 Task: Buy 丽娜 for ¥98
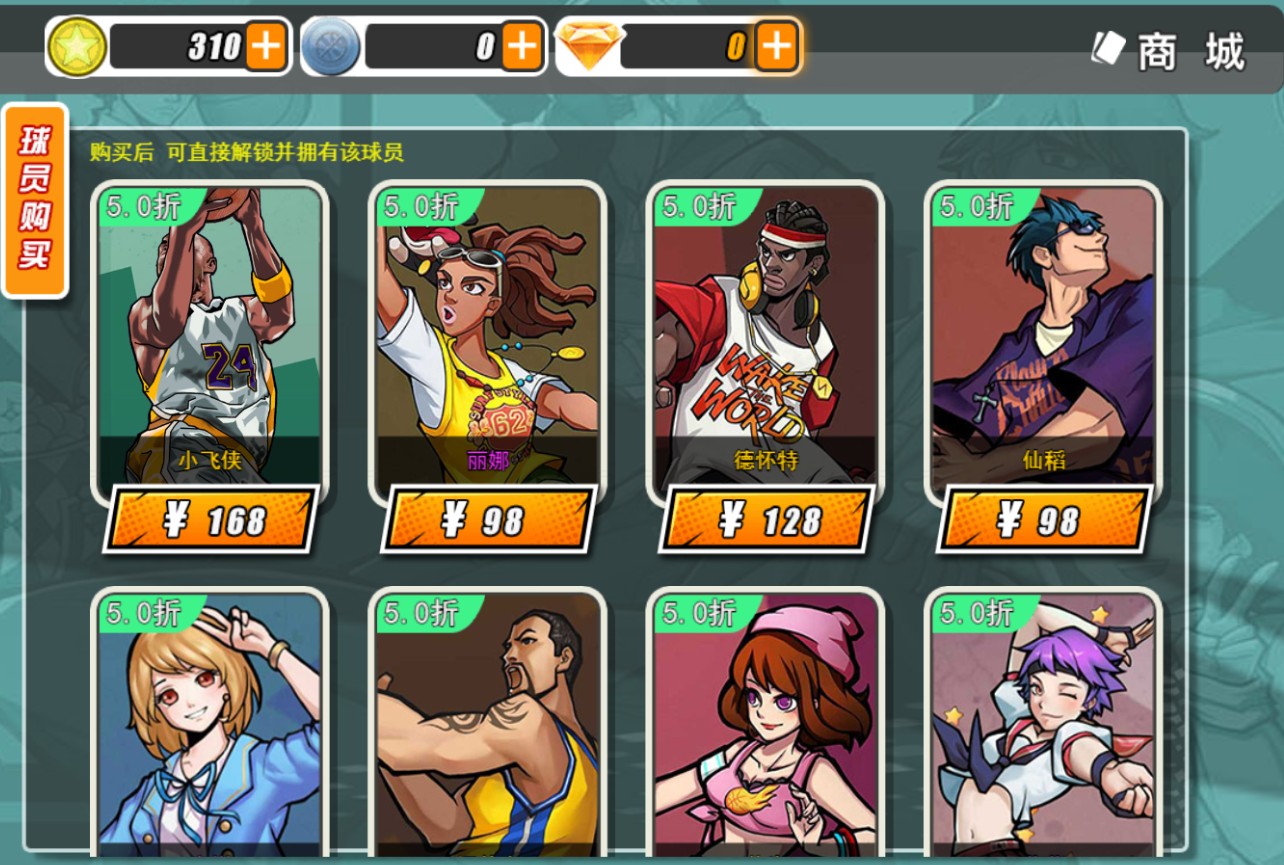(x=488, y=519)
